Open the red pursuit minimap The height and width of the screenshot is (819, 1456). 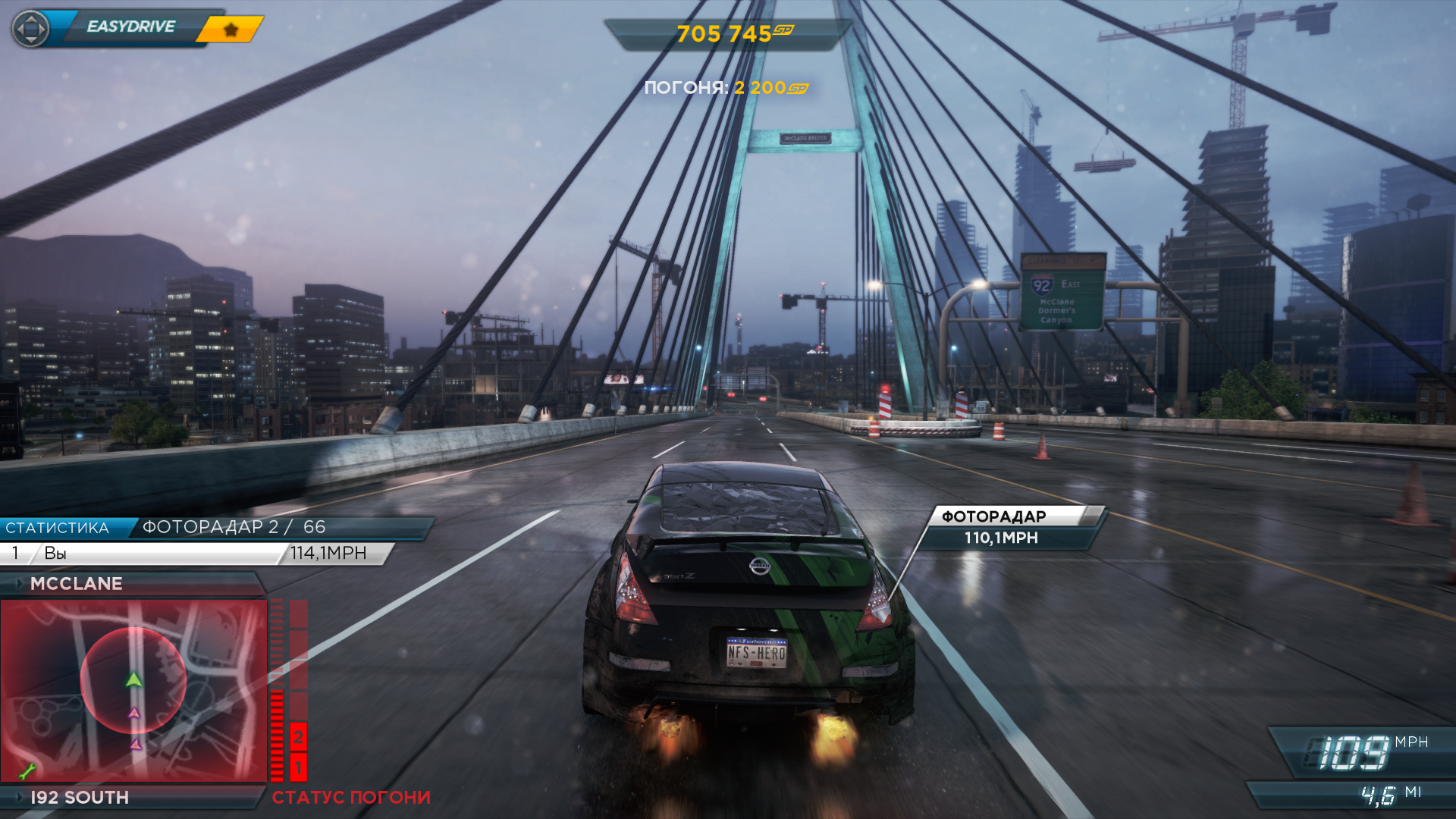pyautogui.click(x=133, y=690)
